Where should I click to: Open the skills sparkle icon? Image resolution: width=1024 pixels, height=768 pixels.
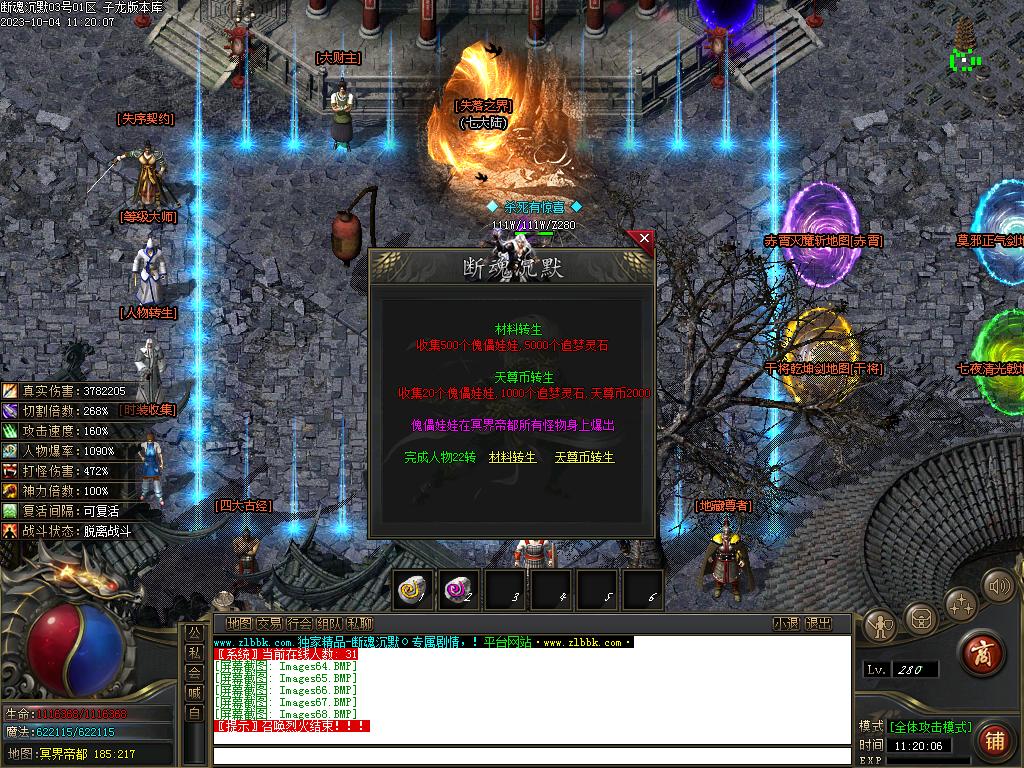961,603
